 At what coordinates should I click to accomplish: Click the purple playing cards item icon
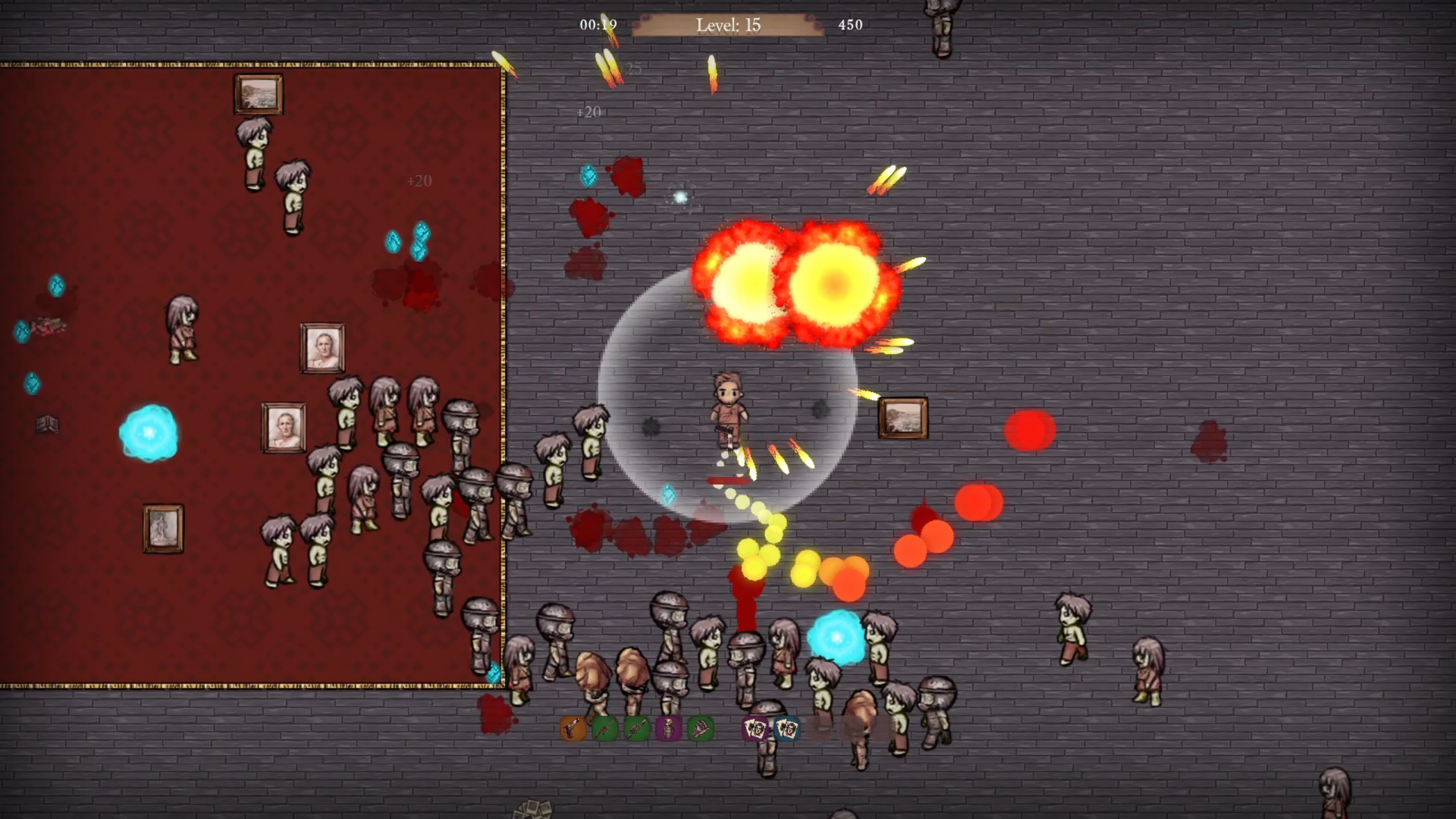(755, 730)
